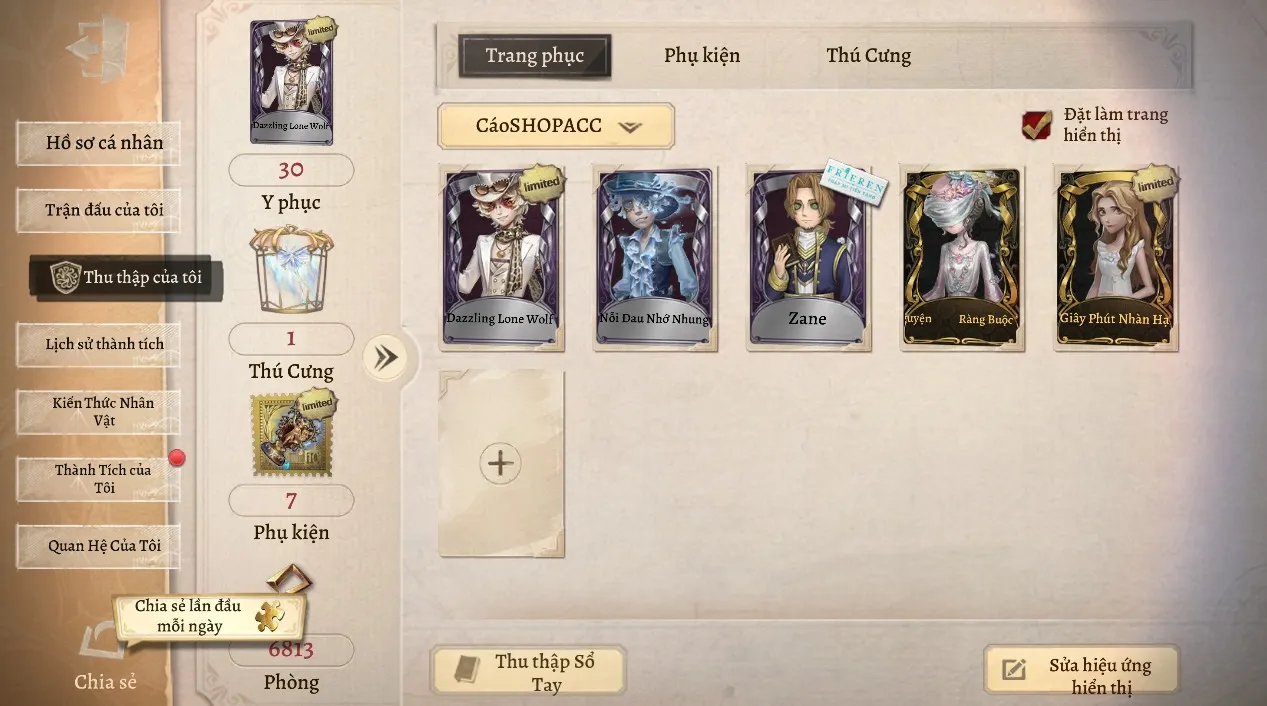This screenshot has height=706, width=1267.
Task: Open Thu thập Sổ Tay
Action: click(528, 672)
